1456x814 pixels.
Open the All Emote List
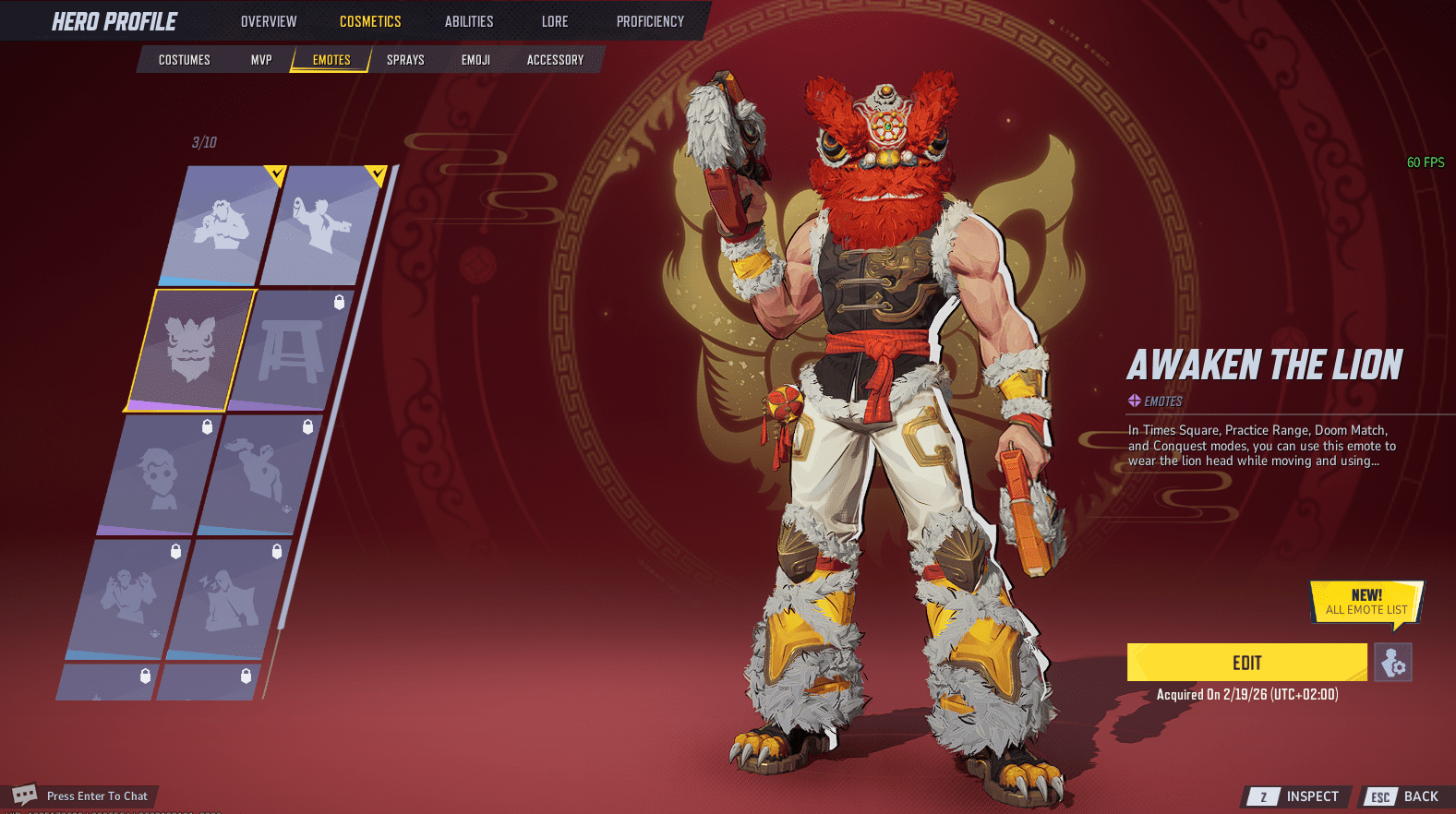click(1366, 603)
